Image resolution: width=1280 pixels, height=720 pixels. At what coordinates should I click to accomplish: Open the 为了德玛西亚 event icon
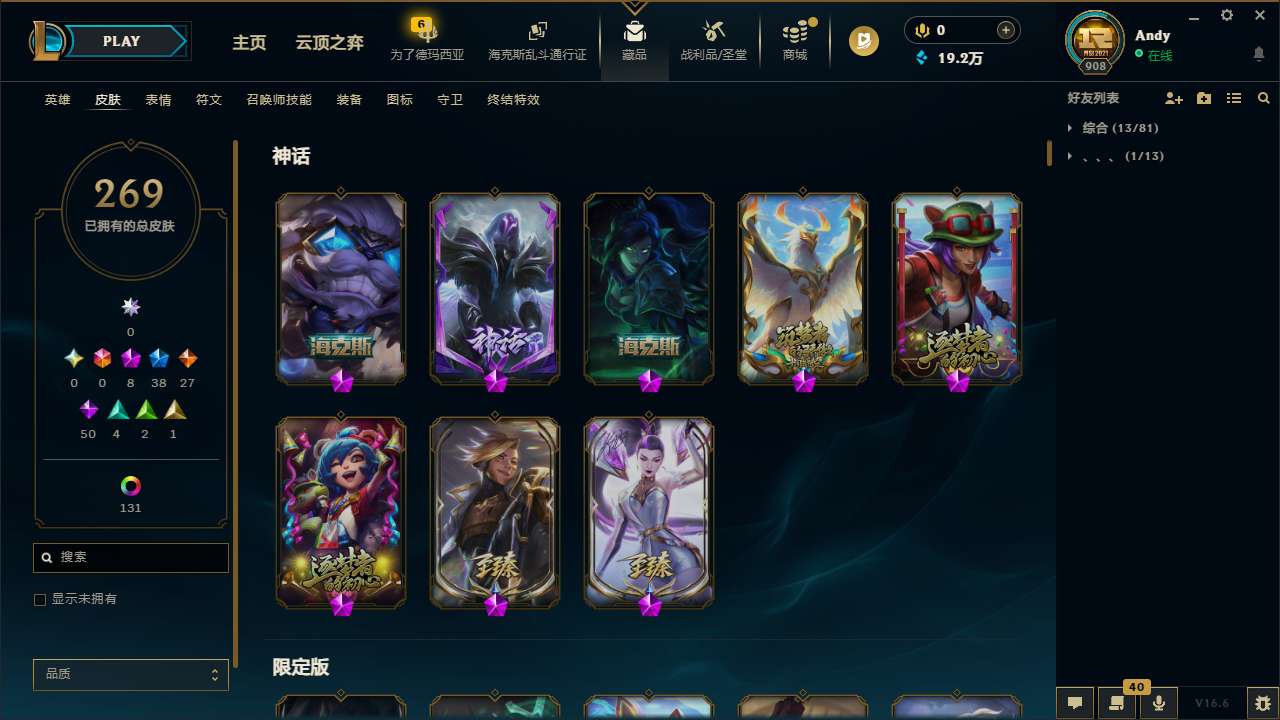(427, 40)
